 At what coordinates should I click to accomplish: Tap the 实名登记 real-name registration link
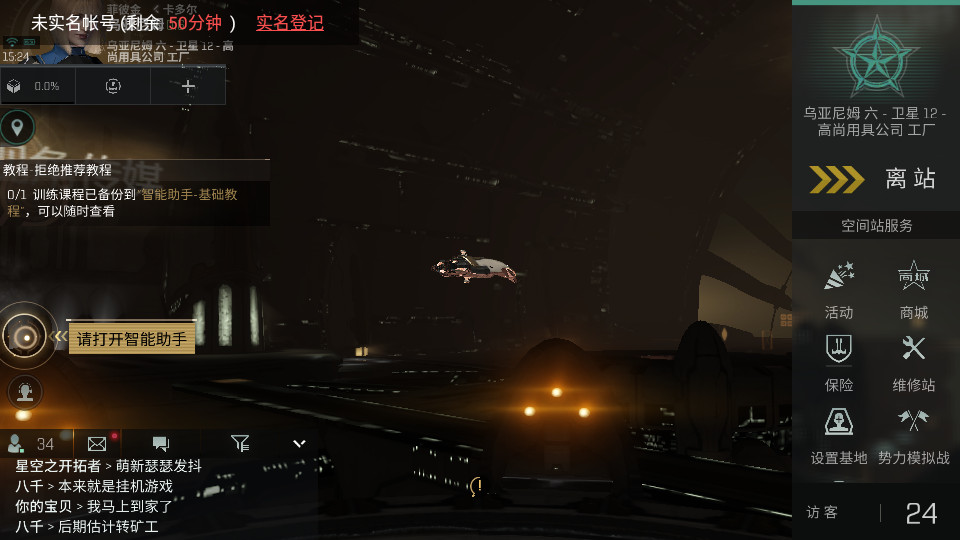[290, 23]
